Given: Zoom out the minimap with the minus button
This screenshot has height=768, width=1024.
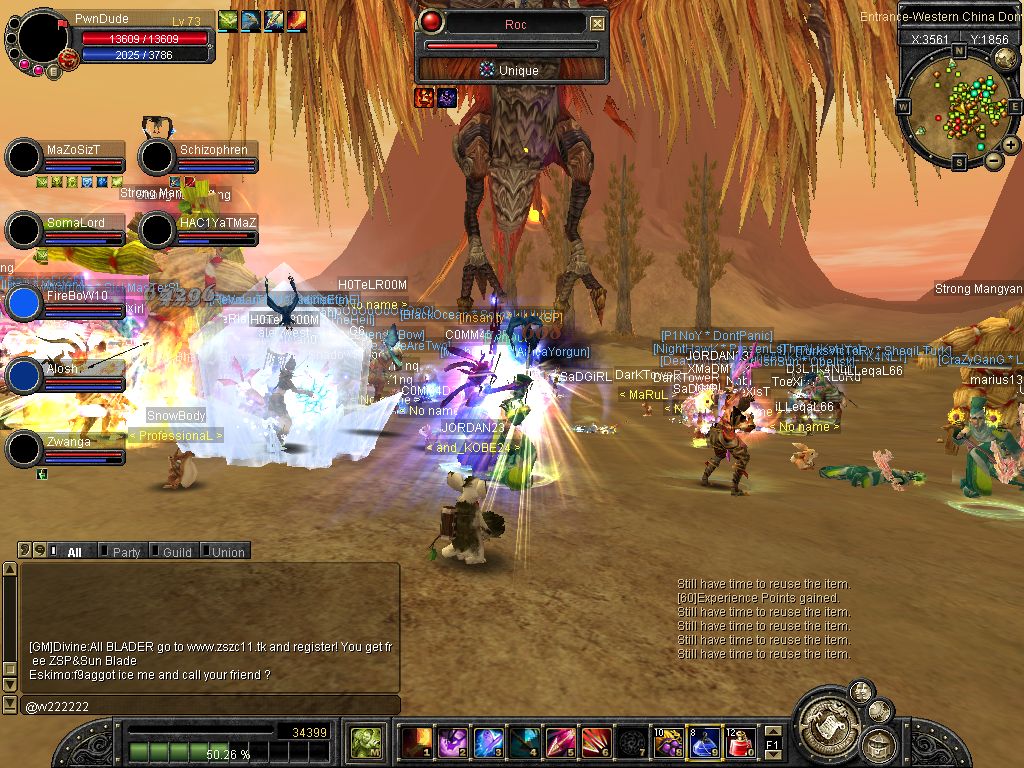Looking at the screenshot, I should coord(993,160).
